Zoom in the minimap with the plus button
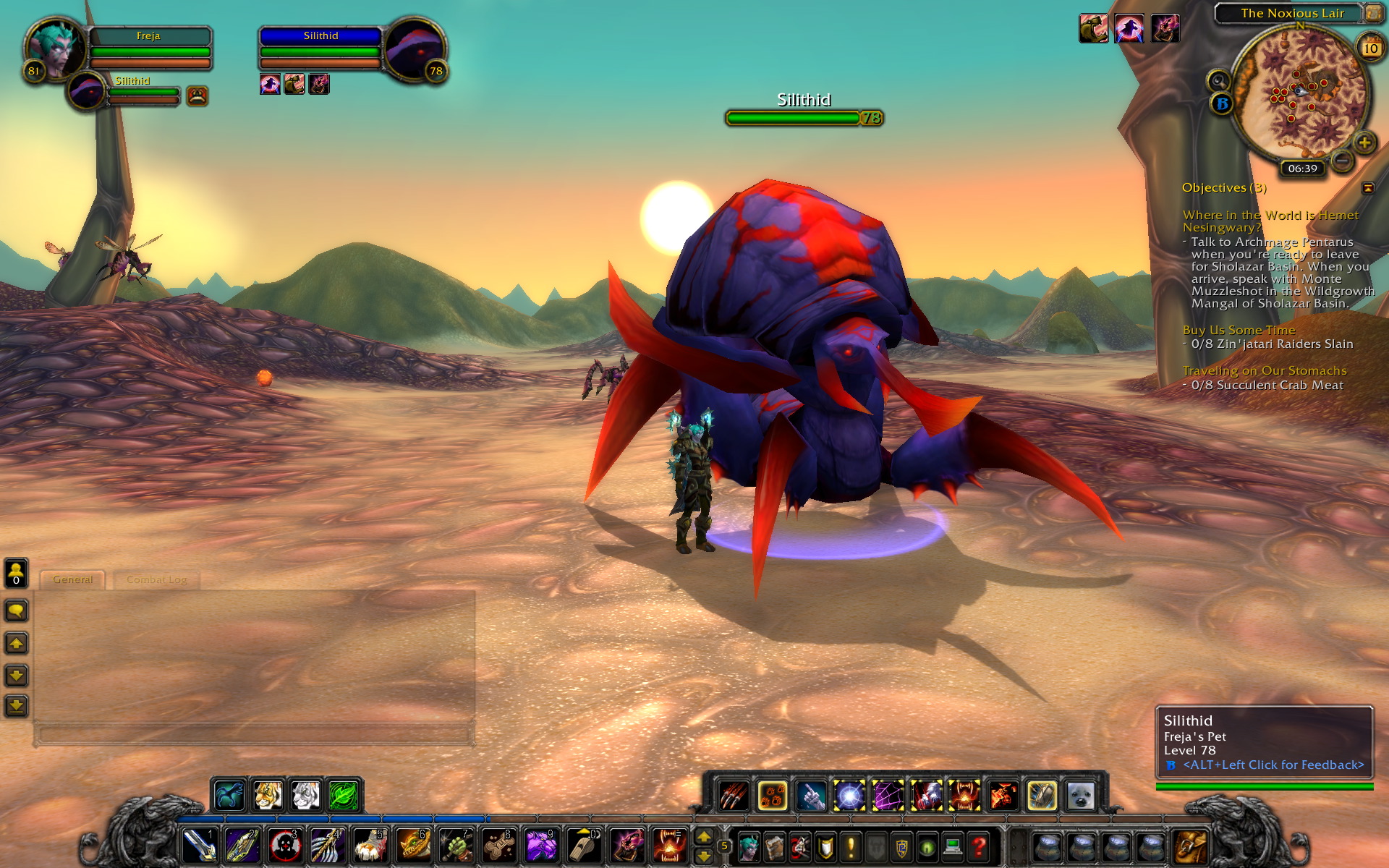This screenshot has height=868, width=1389. point(1364,142)
